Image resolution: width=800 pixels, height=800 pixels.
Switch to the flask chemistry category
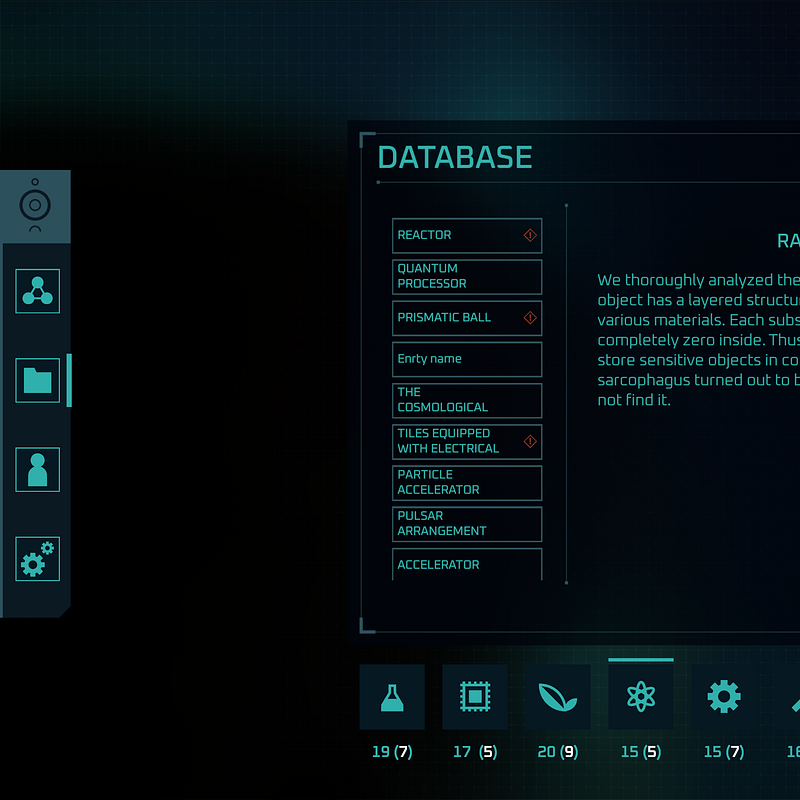coord(392,697)
